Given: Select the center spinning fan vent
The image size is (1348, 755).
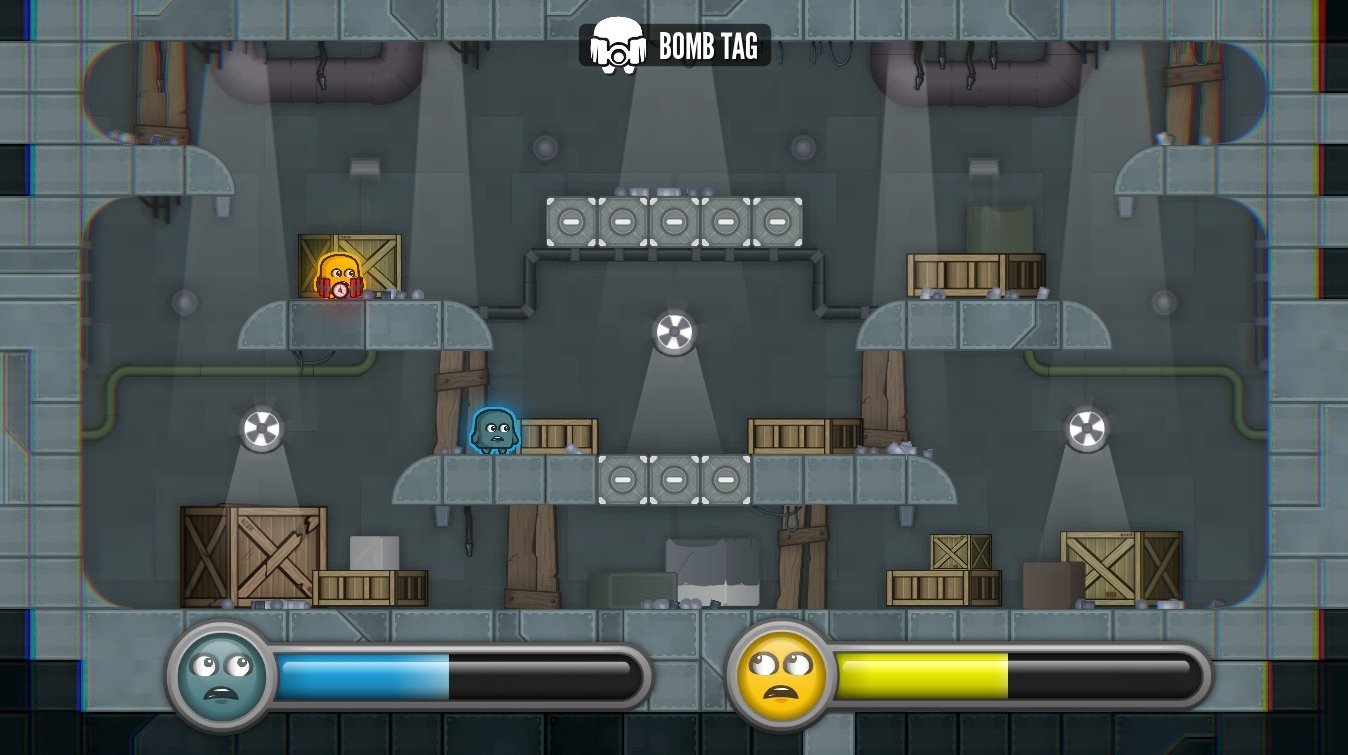Looking at the screenshot, I should tap(675, 332).
